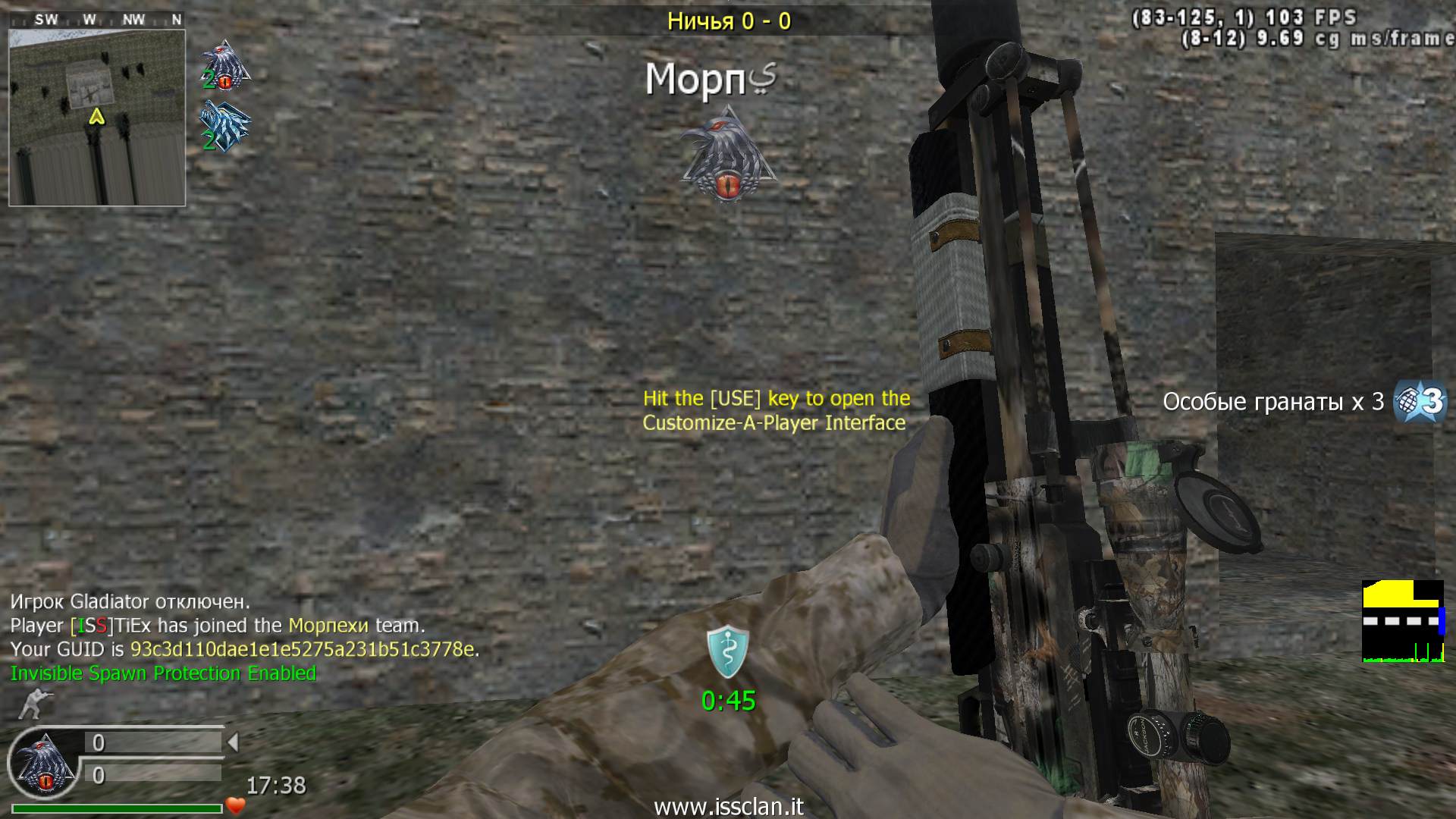
Task: Click the minimap in the corner
Action: tap(97, 118)
